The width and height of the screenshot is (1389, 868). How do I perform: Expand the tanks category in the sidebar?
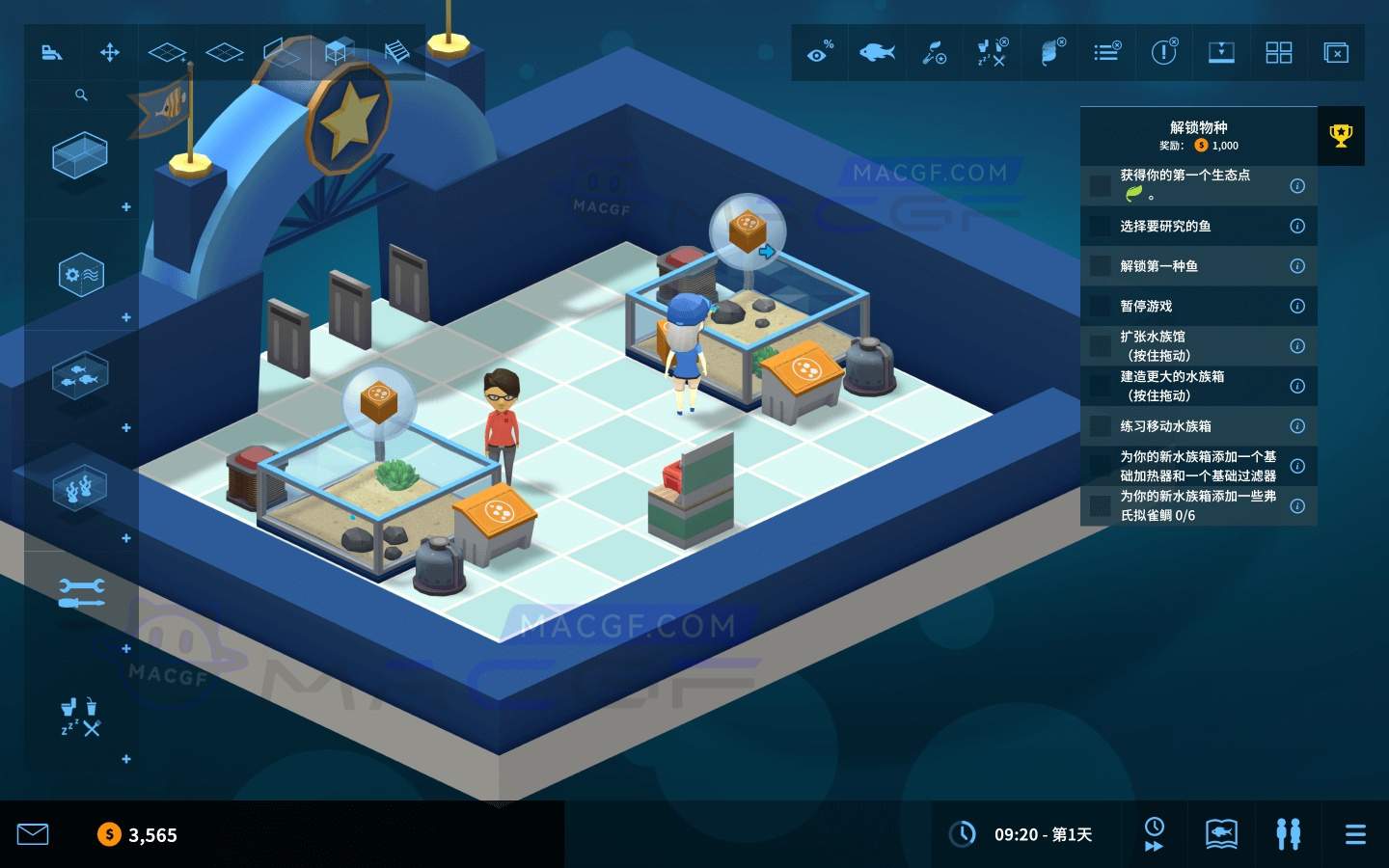coord(125,206)
